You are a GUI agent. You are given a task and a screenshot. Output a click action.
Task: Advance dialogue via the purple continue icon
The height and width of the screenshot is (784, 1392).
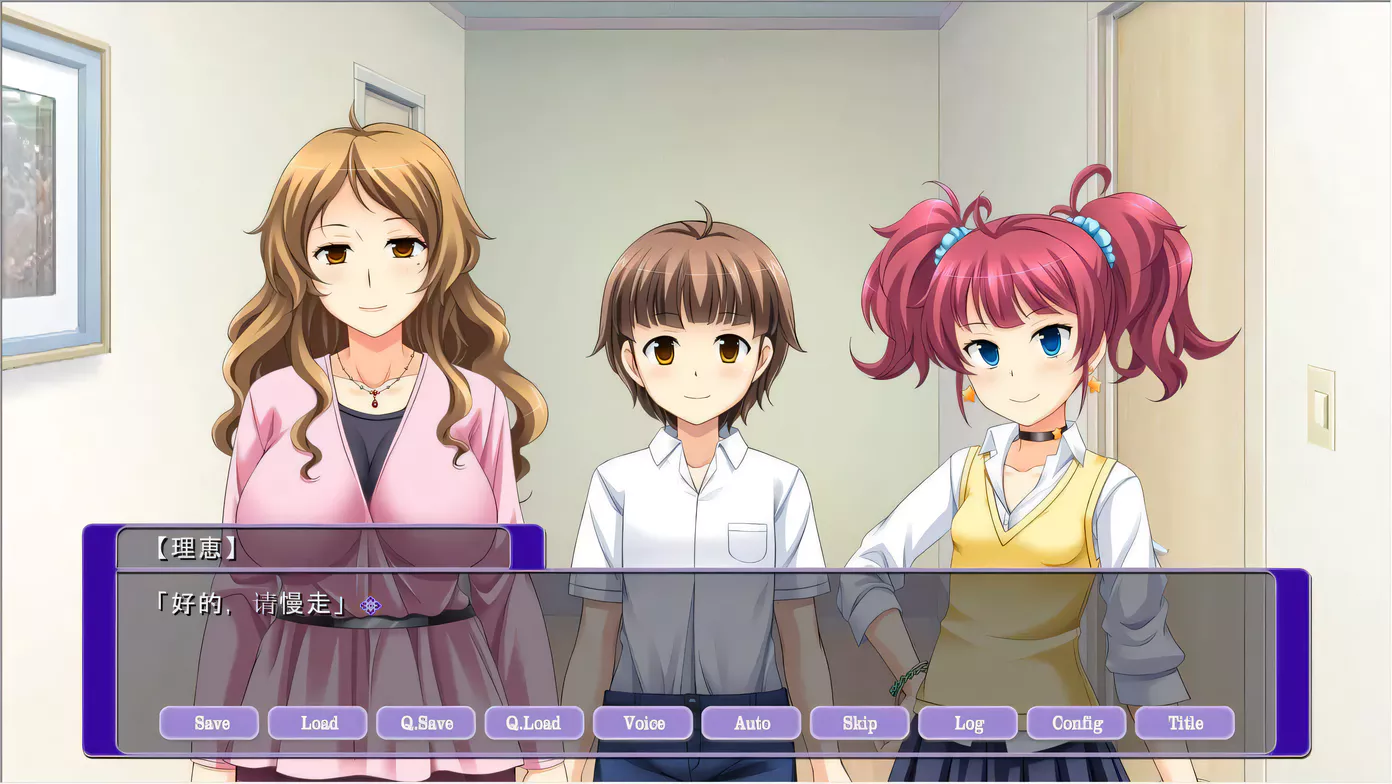click(x=370, y=605)
